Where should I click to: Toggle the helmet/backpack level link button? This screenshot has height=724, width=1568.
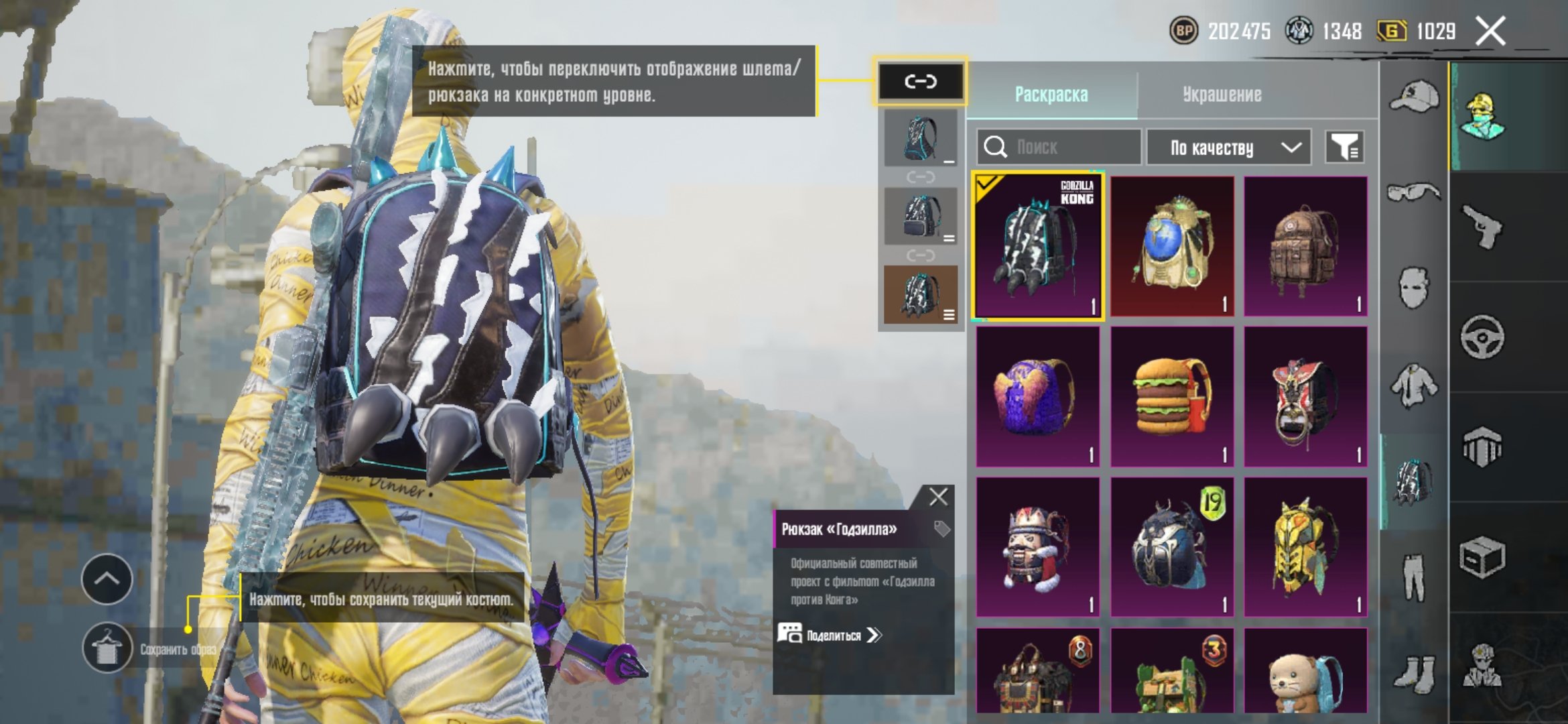(x=920, y=82)
